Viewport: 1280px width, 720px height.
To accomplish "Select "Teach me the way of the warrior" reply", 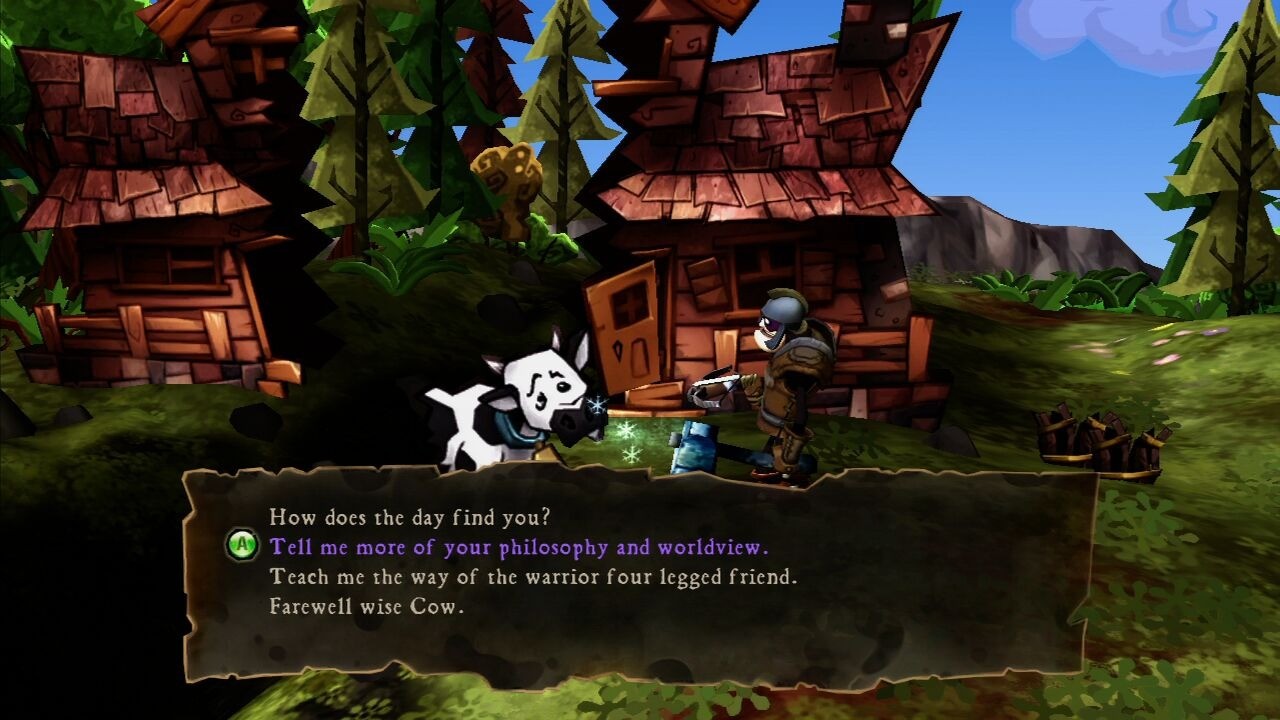I will tap(533, 577).
